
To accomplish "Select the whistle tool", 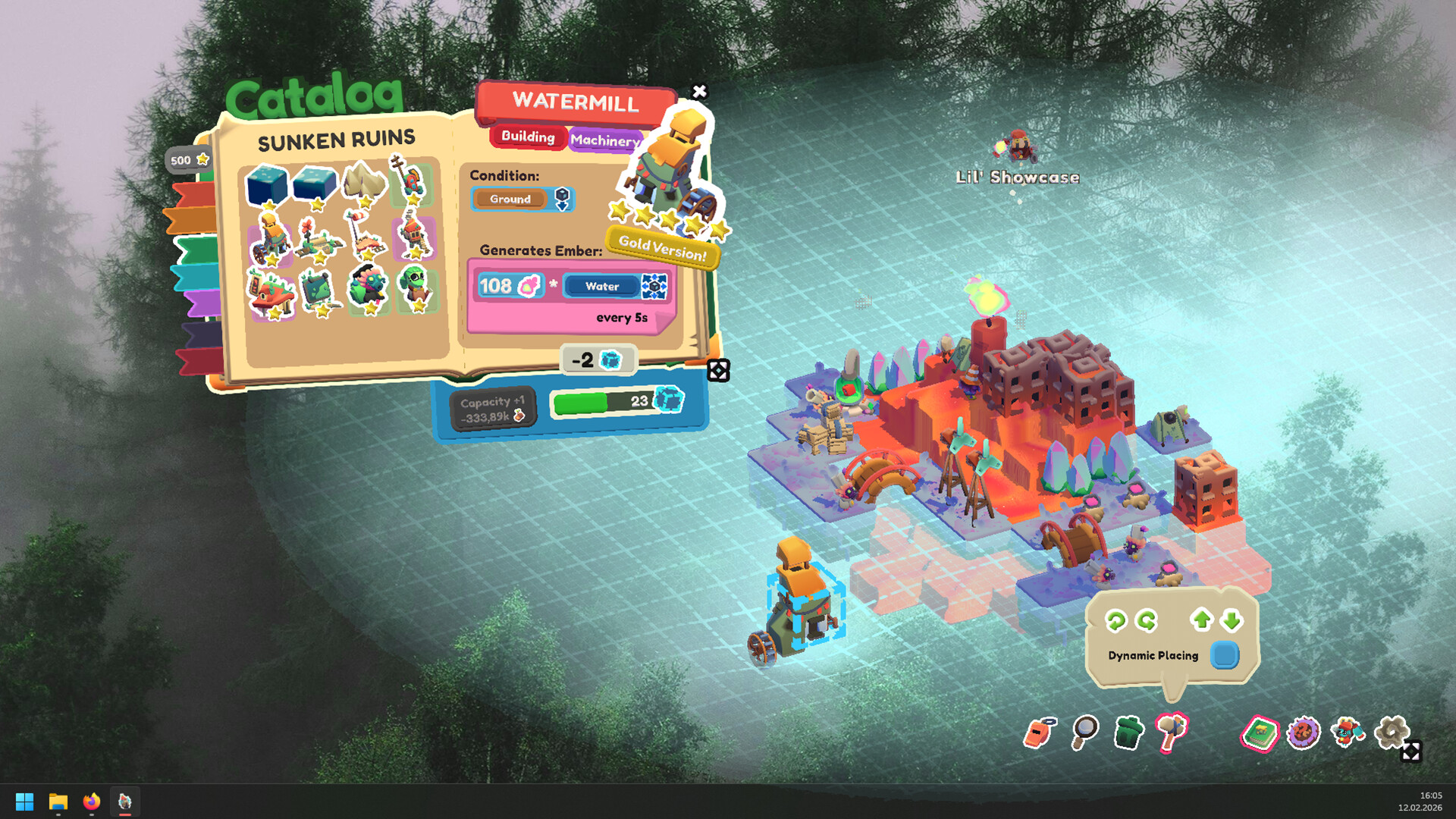I will click(1039, 733).
